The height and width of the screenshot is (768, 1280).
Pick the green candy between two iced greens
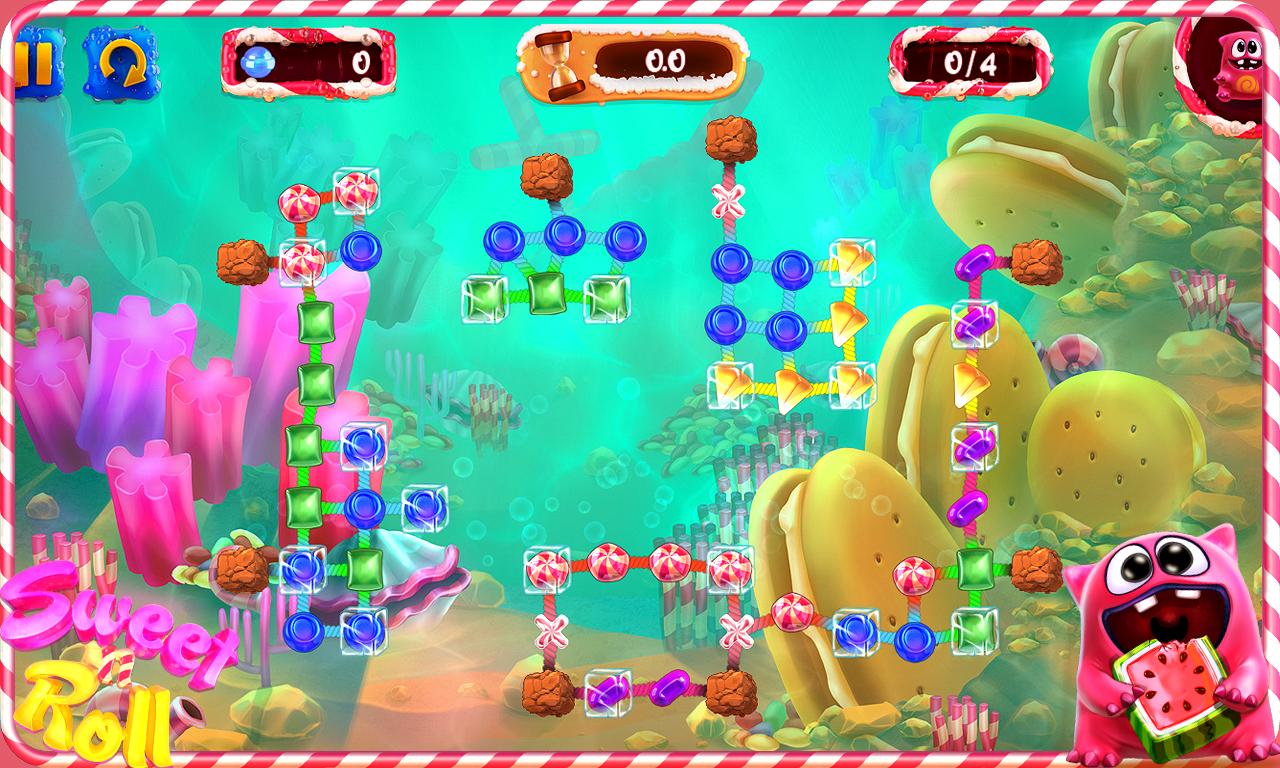pos(546,292)
